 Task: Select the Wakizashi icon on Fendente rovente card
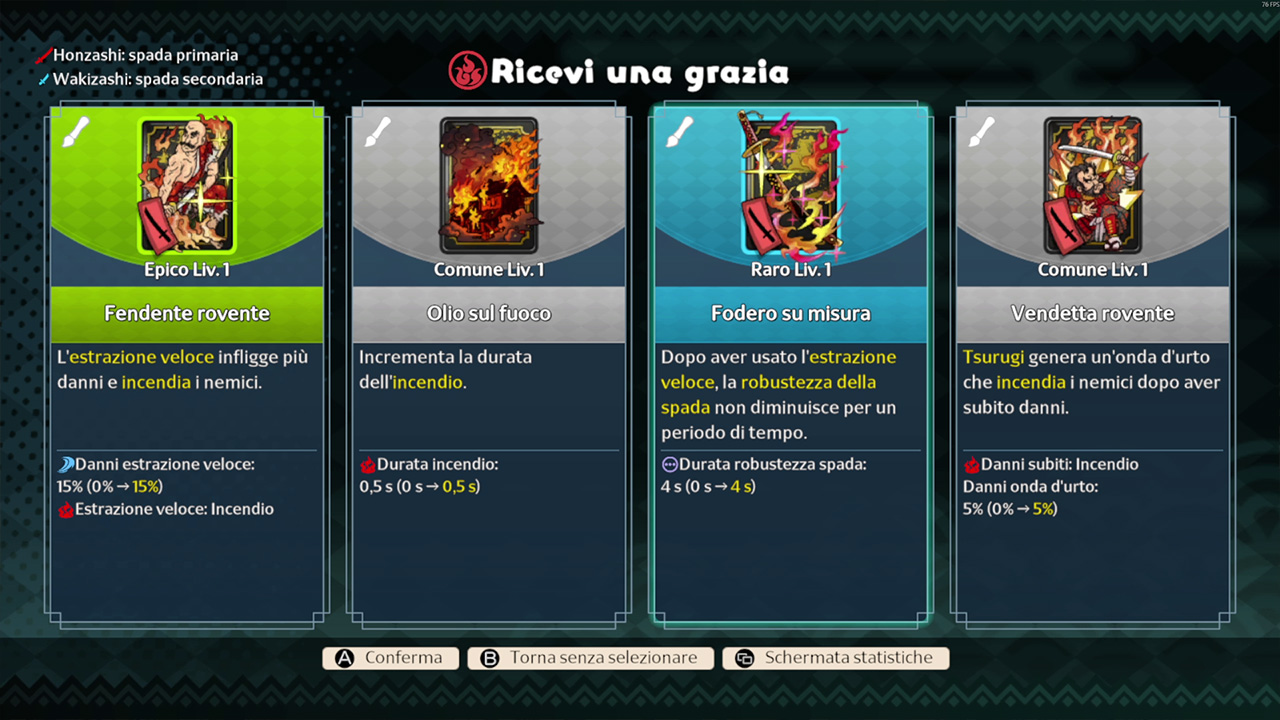pos(75,131)
